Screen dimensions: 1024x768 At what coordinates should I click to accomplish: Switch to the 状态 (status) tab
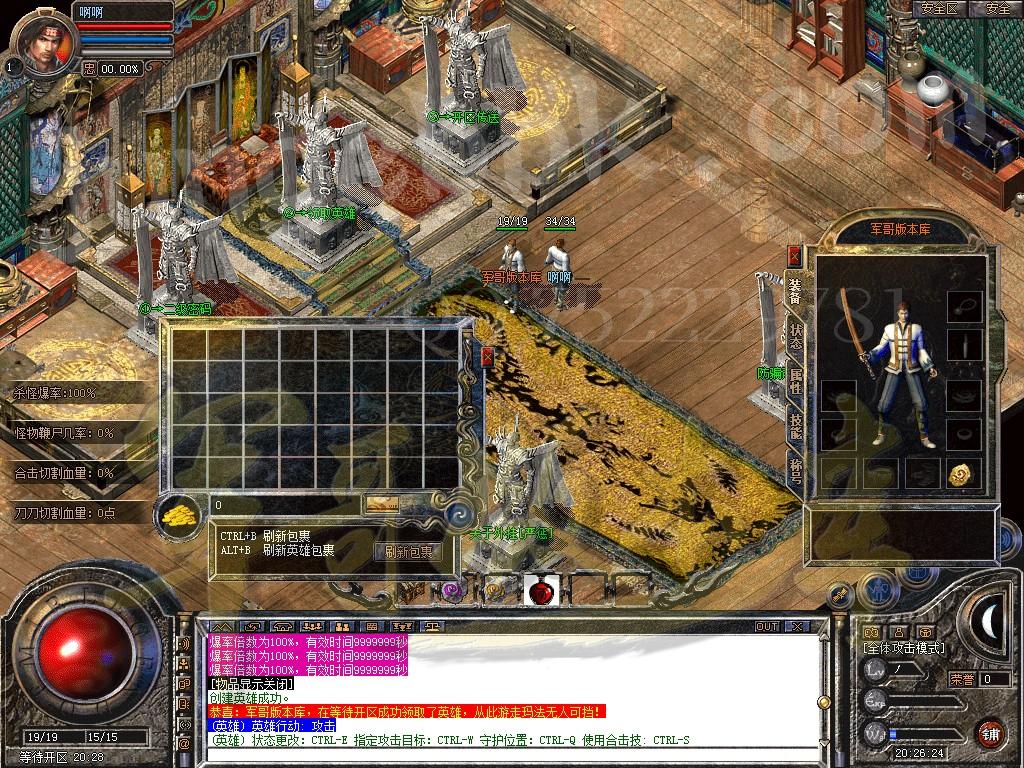pos(795,336)
